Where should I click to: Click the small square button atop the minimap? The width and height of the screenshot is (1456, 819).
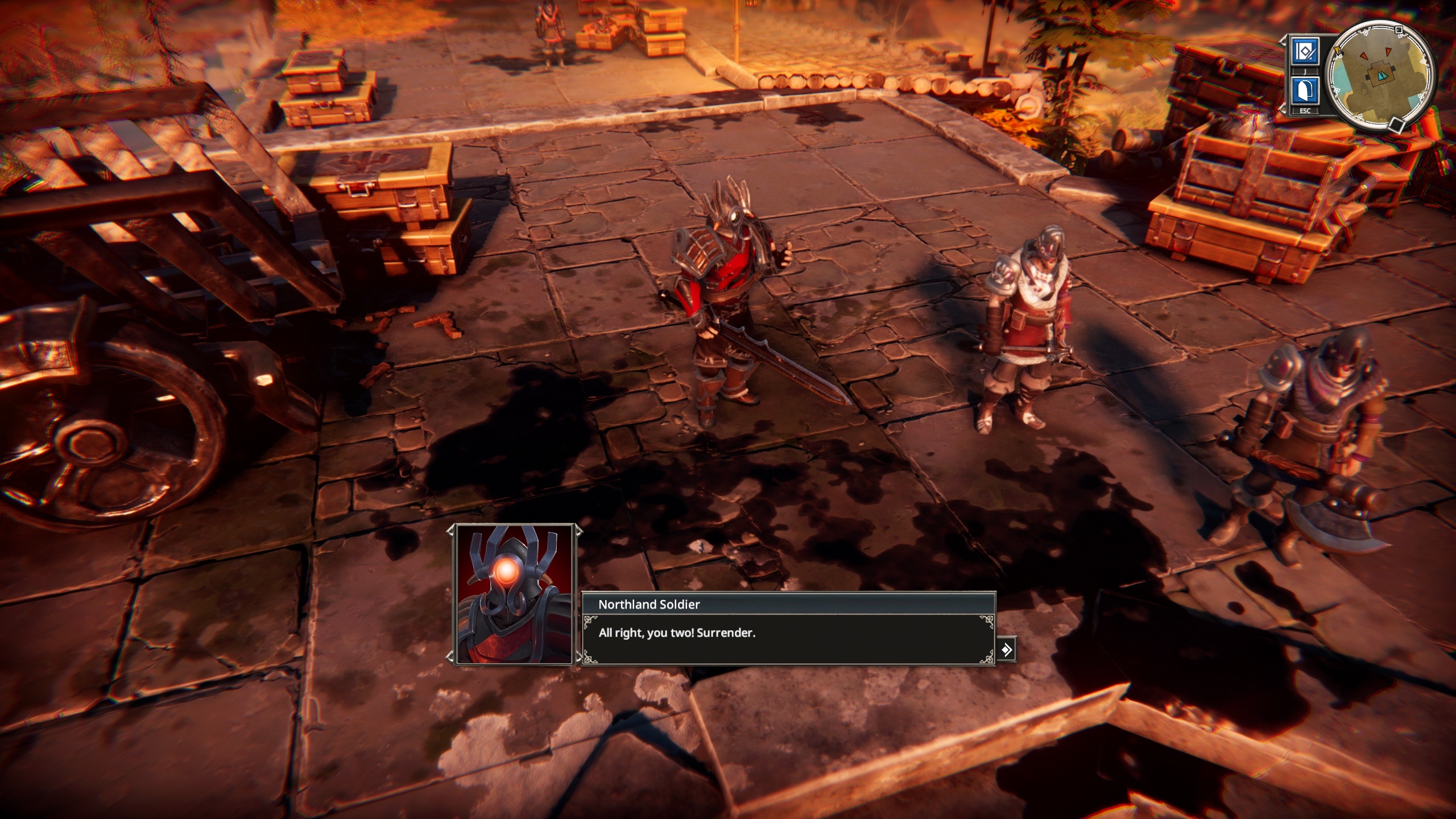[1400, 30]
